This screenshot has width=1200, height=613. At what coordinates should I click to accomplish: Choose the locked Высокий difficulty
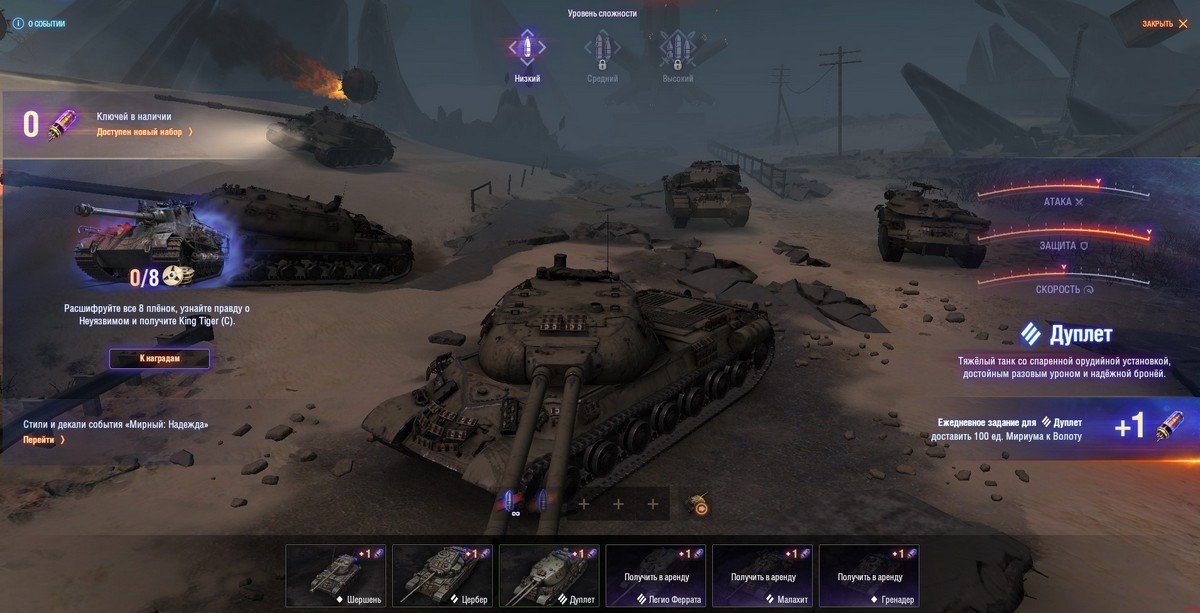(x=677, y=53)
